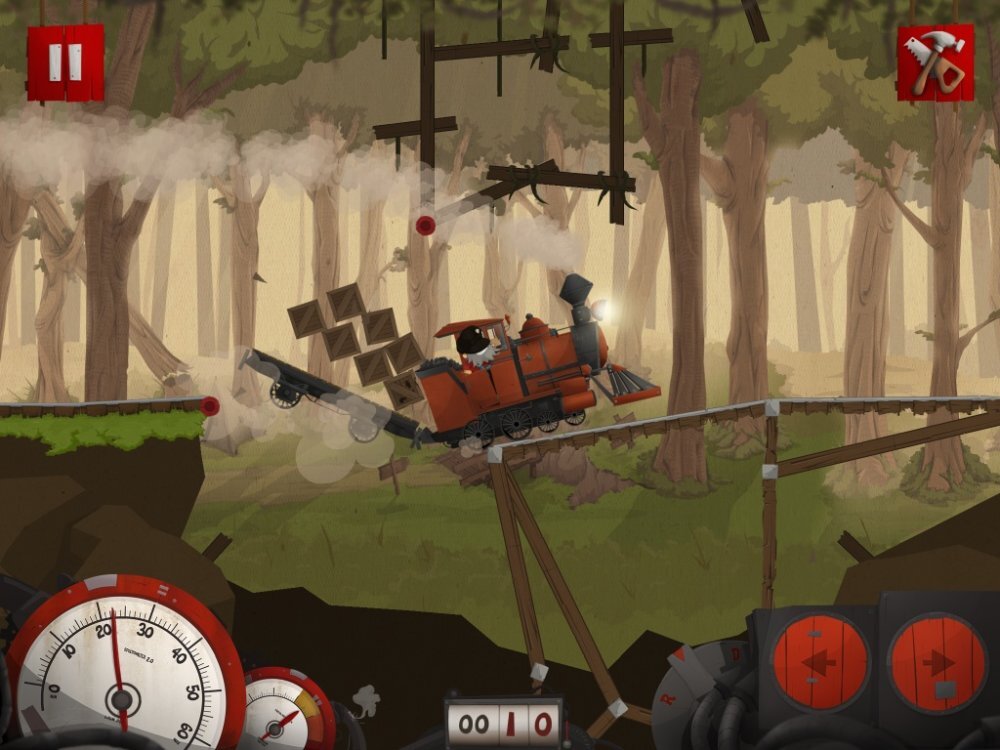Pause the game with the red pause button
The height and width of the screenshot is (750, 1000).
pyautogui.click(x=65, y=62)
